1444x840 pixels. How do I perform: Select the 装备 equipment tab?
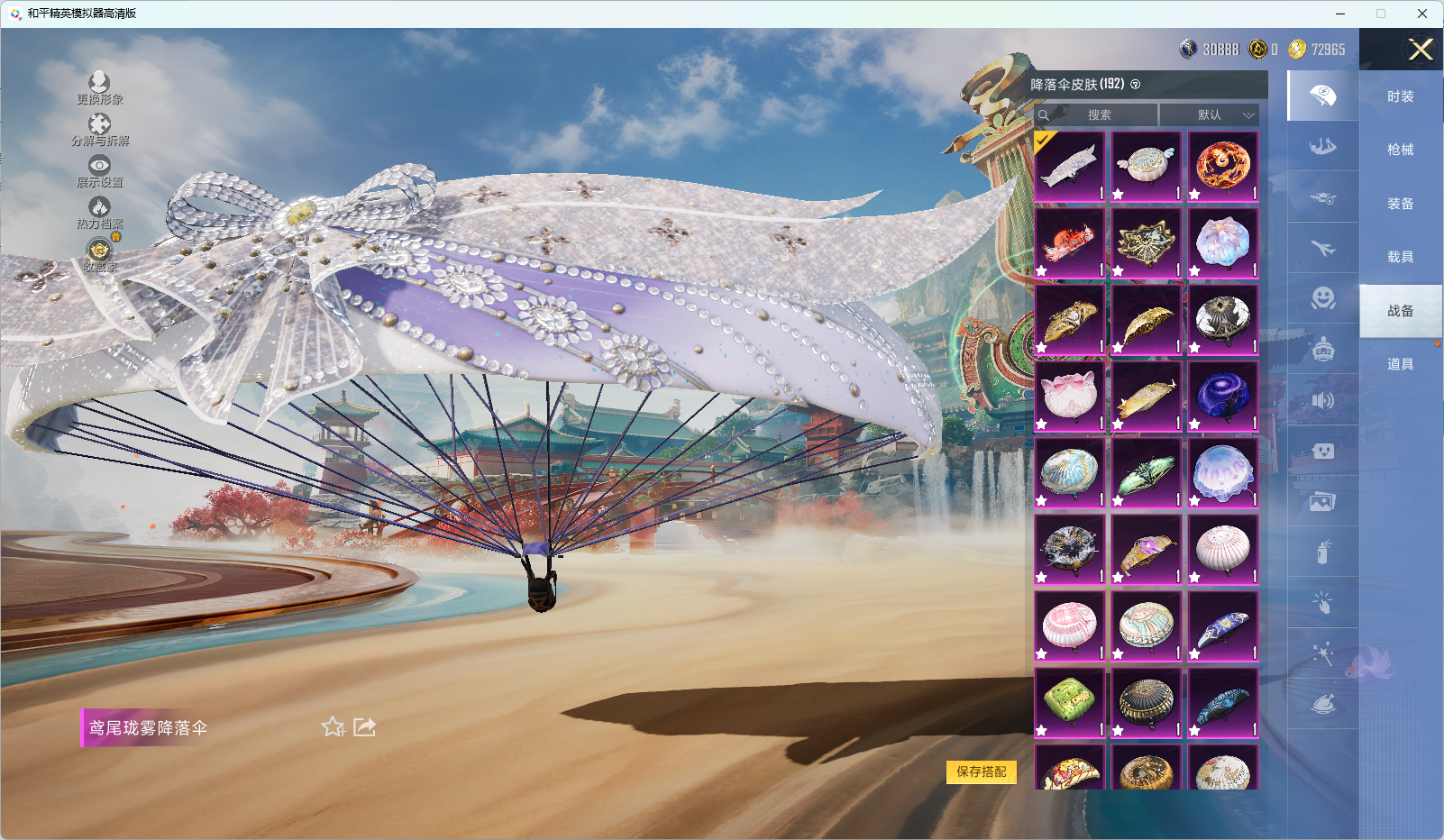point(1400,204)
